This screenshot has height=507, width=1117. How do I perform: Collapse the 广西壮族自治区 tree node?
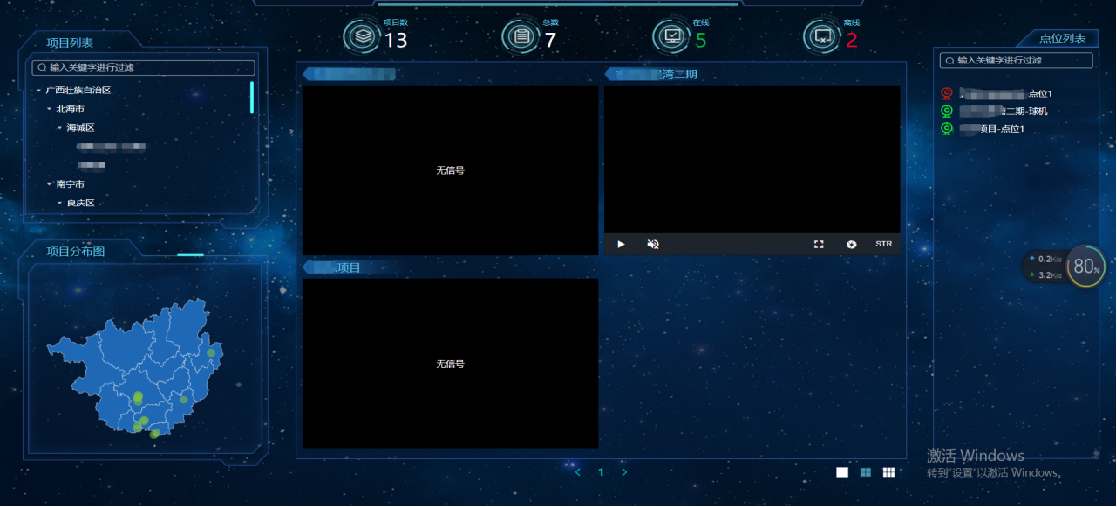[x=39, y=90]
